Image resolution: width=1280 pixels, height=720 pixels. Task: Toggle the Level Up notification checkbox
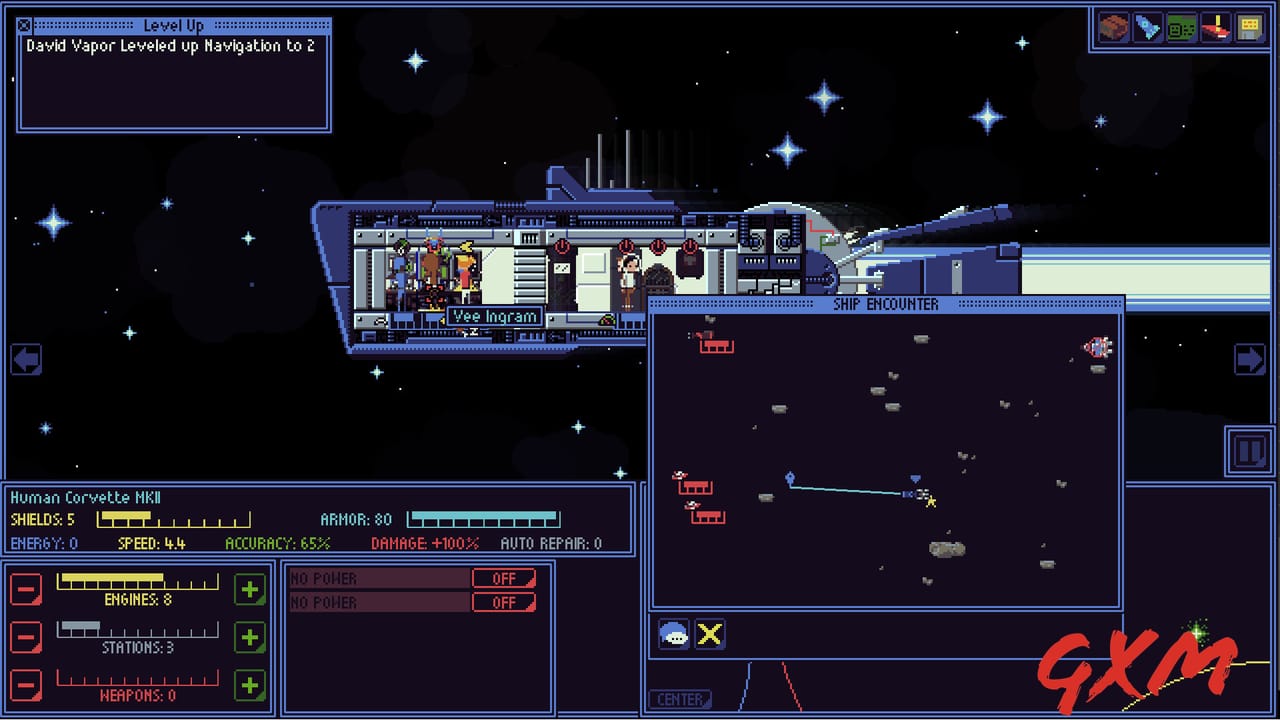point(22,24)
